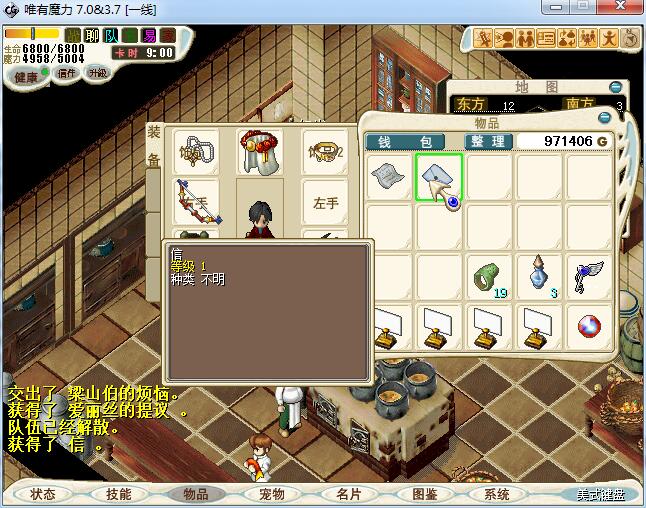Image resolution: width=646 pixels, height=508 pixels.
Task: Select the grey paper scroll item
Action: click(x=389, y=178)
